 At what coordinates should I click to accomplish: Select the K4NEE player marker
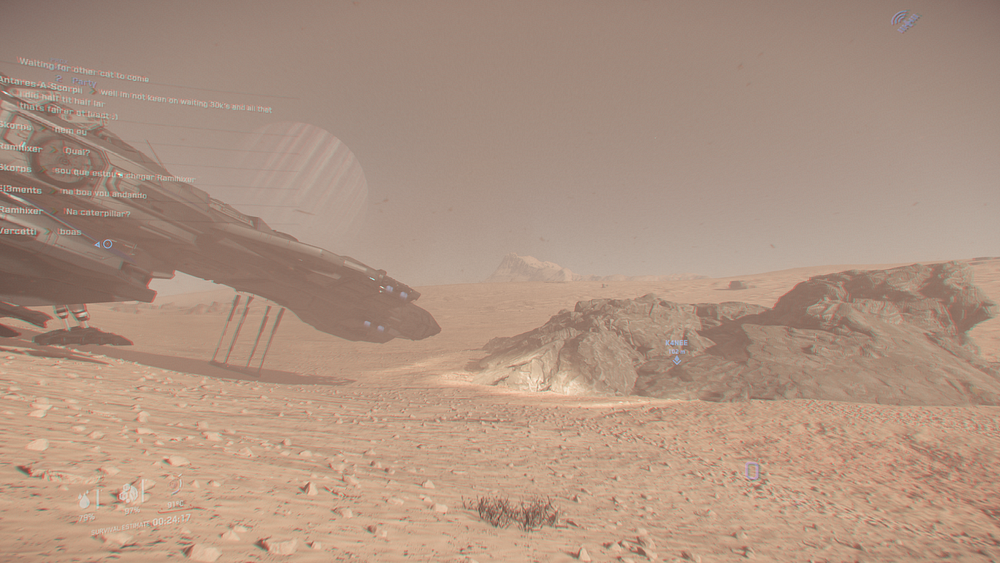677,358
